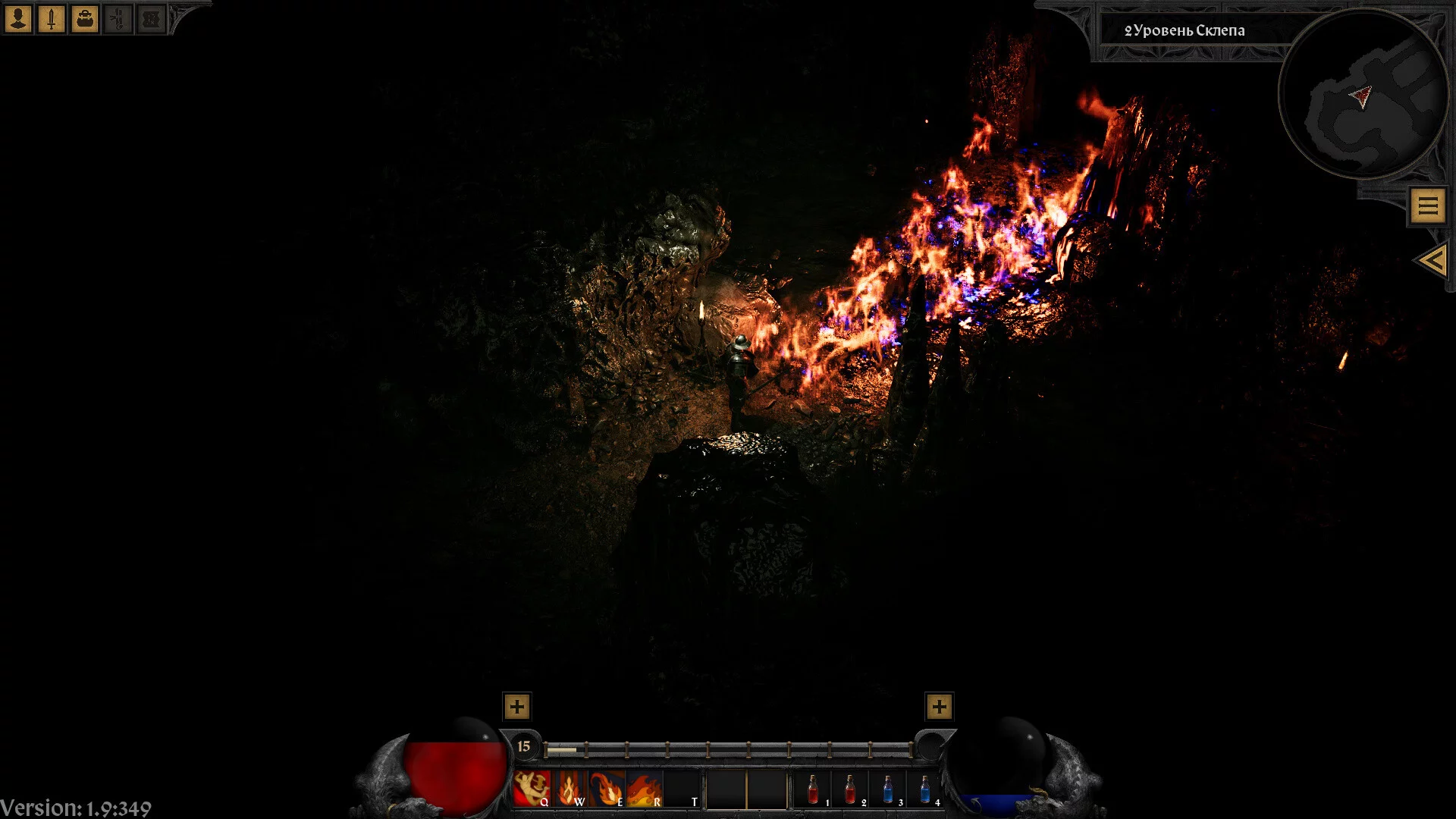Cast the fireball skill on E
Image resolution: width=1456 pixels, height=819 pixels.
click(607, 789)
